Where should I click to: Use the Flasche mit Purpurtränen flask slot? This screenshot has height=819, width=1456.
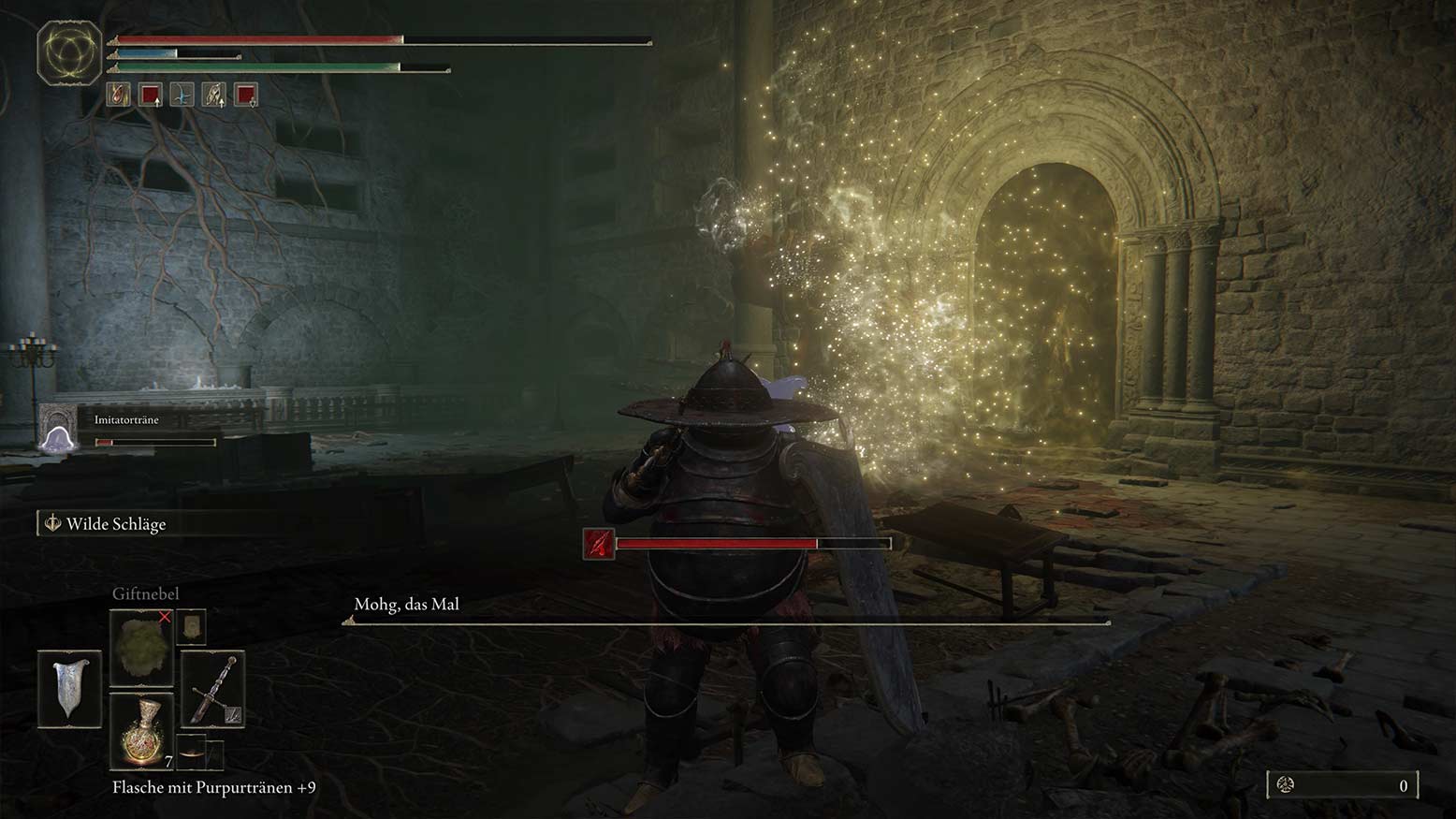point(141,731)
